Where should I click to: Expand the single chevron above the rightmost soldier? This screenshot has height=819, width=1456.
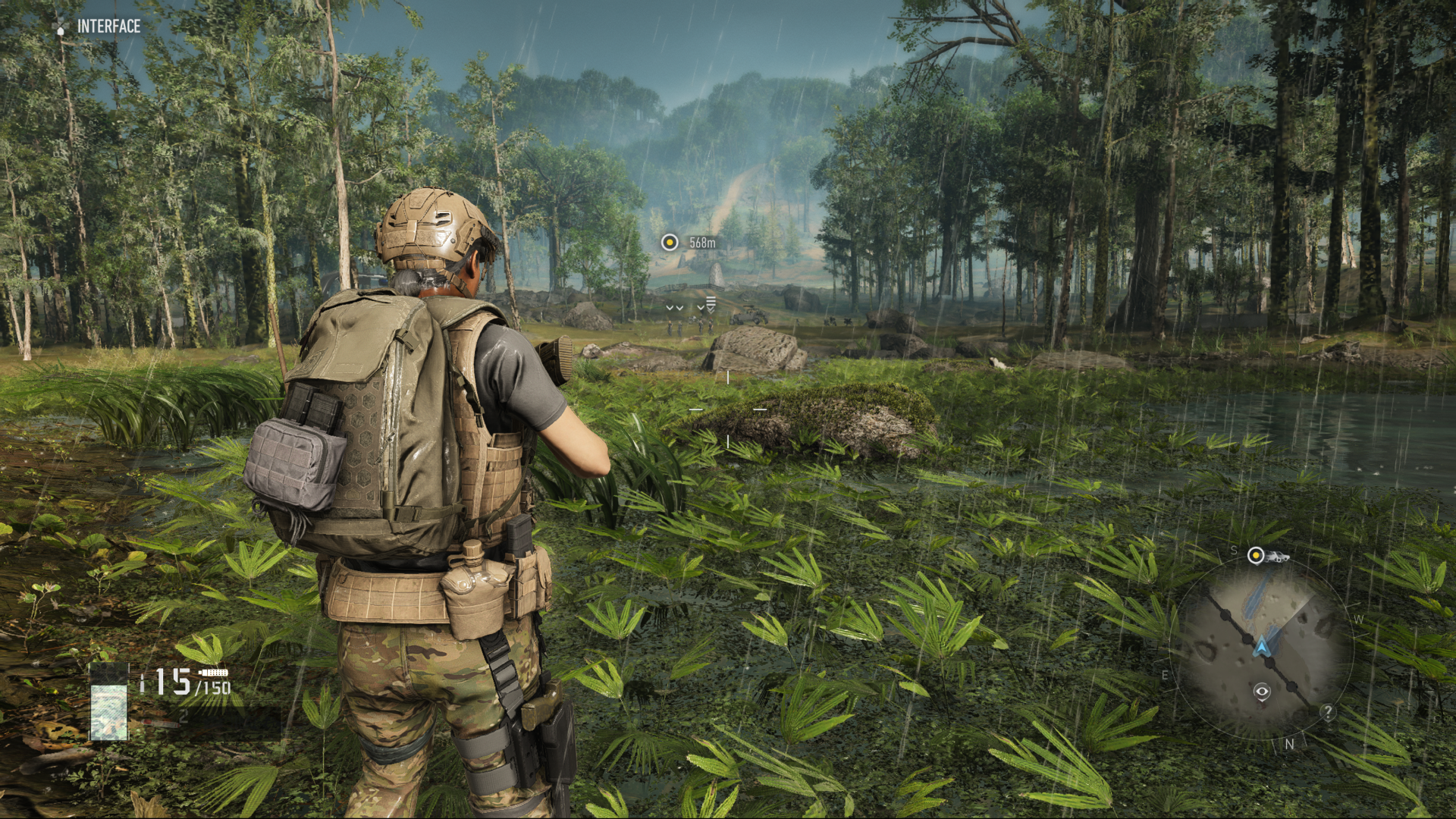click(x=701, y=308)
